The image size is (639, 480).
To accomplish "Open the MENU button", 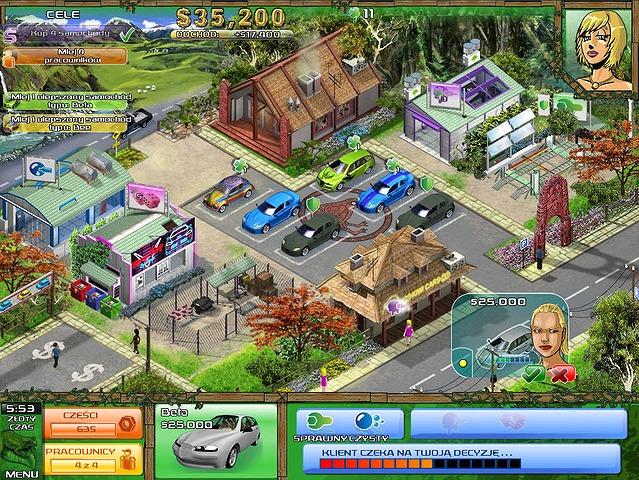I will (18, 472).
